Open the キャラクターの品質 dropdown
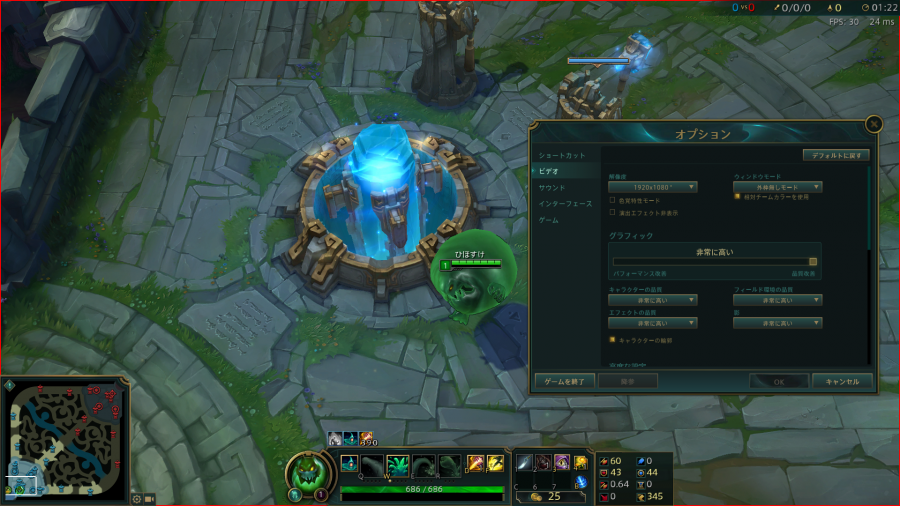The width and height of the screenshot is (900, 506). pos(652,300)
